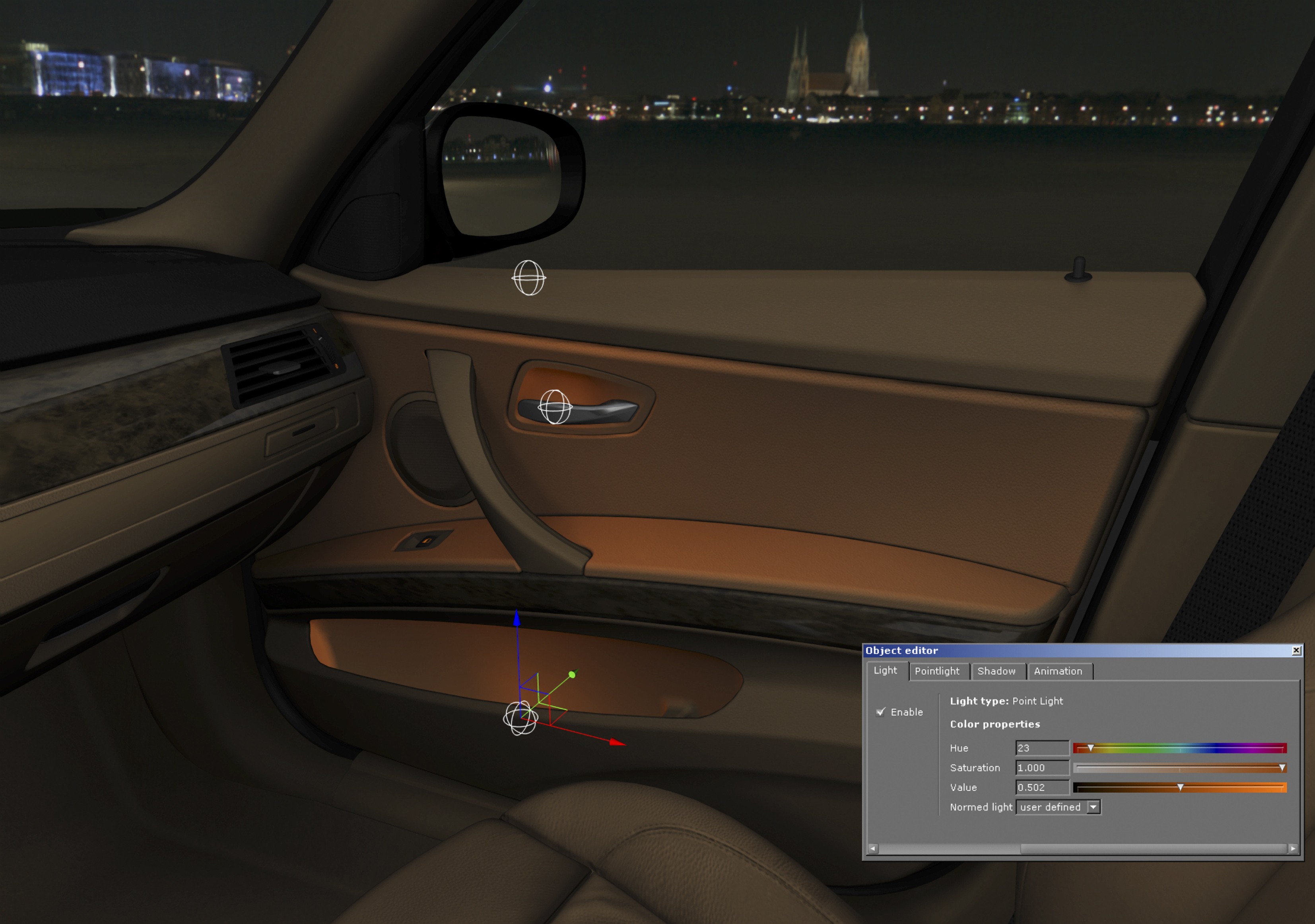Viewport: 1315px width, 924px height.
Task: Open the Normed light dropdown
Action: 1094,807
